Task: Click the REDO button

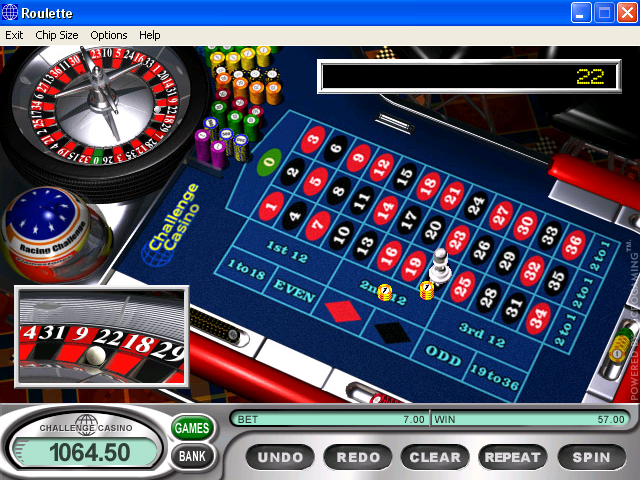Action: pyautogui.click(x=358, y=457)
